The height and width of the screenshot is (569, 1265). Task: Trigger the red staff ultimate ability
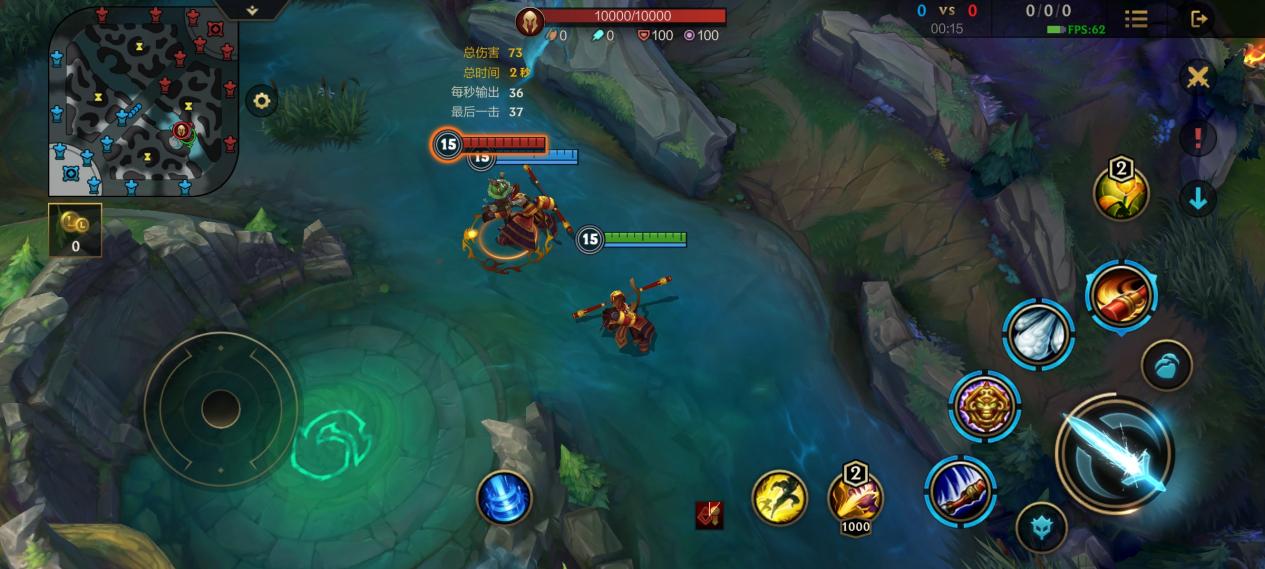tap(1121, 296)
